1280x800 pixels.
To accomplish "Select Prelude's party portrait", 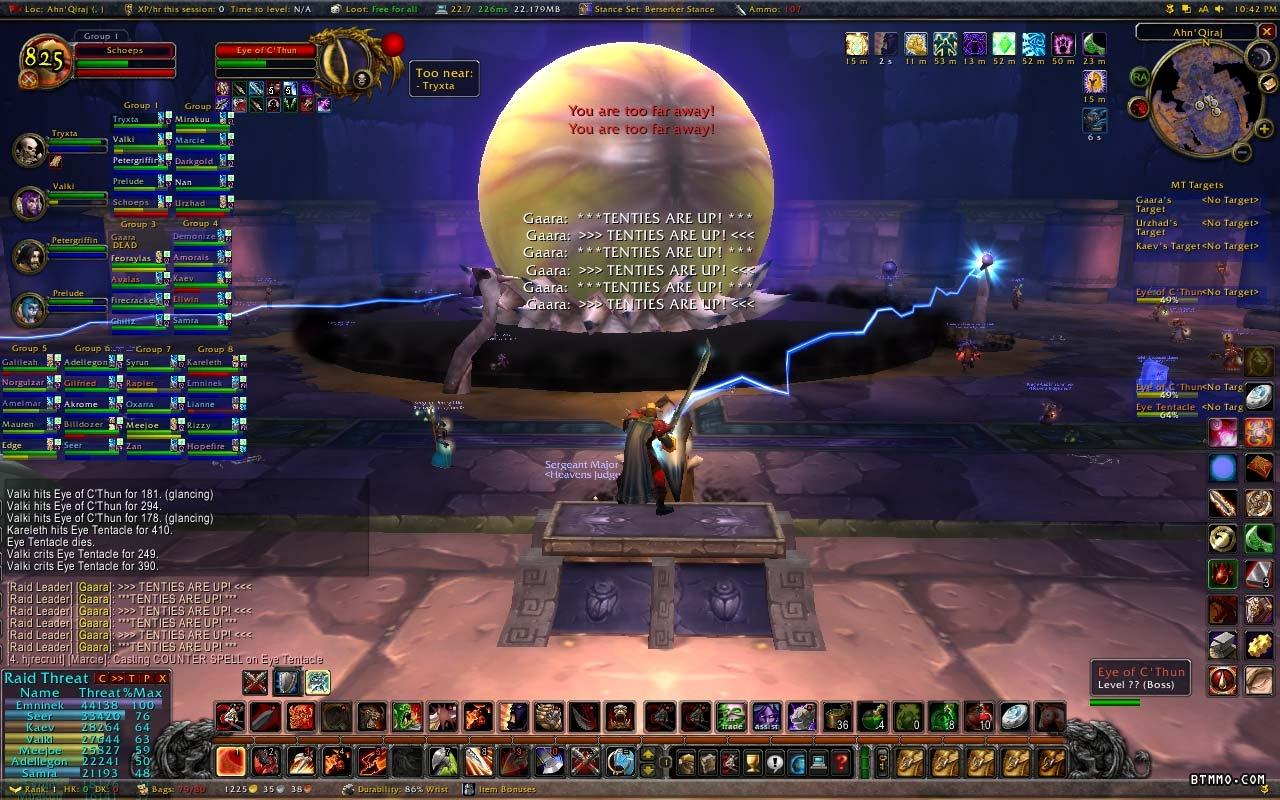I will click(x=30, y=310).
